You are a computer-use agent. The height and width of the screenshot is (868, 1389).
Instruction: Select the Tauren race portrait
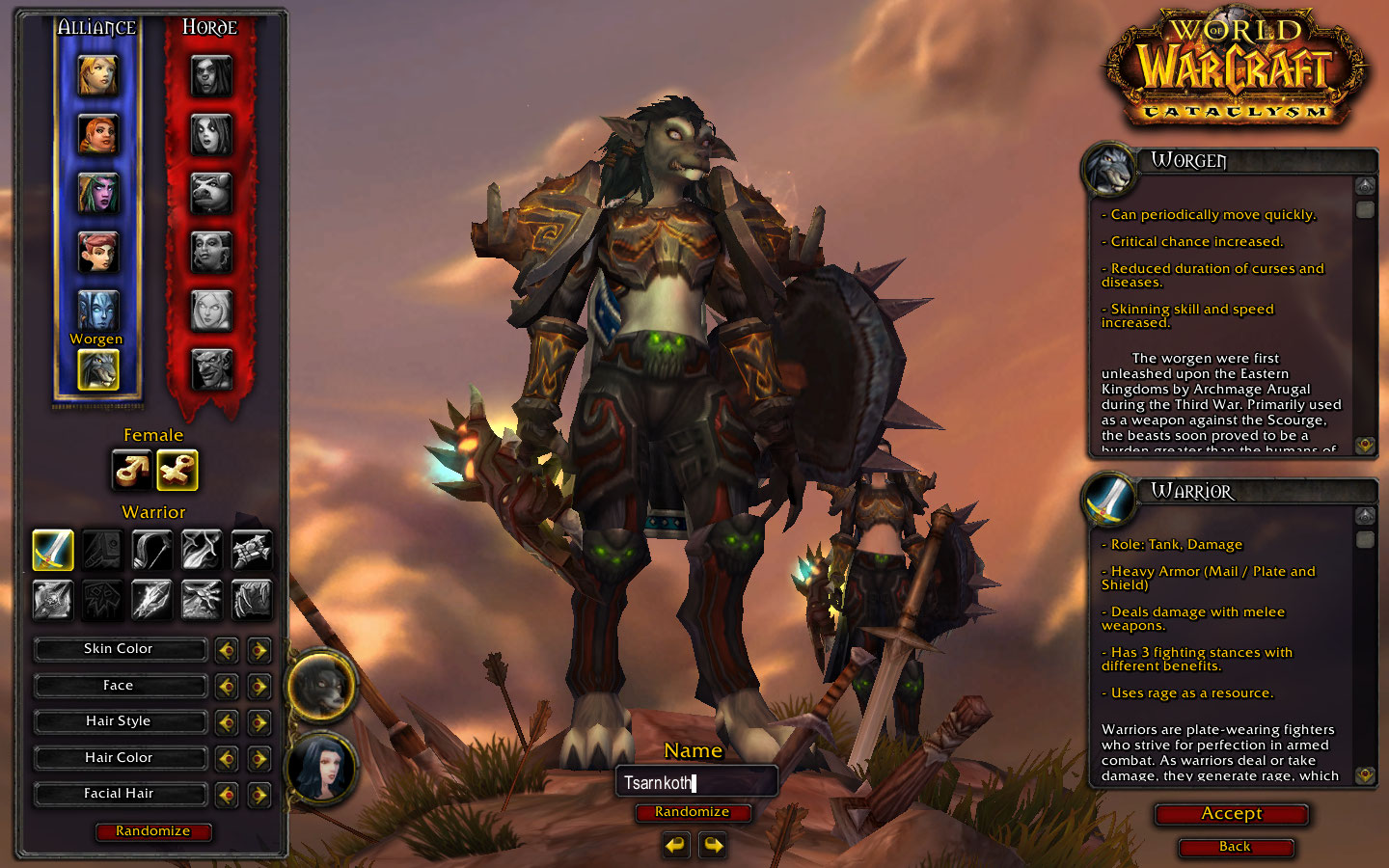pos(211,193)
